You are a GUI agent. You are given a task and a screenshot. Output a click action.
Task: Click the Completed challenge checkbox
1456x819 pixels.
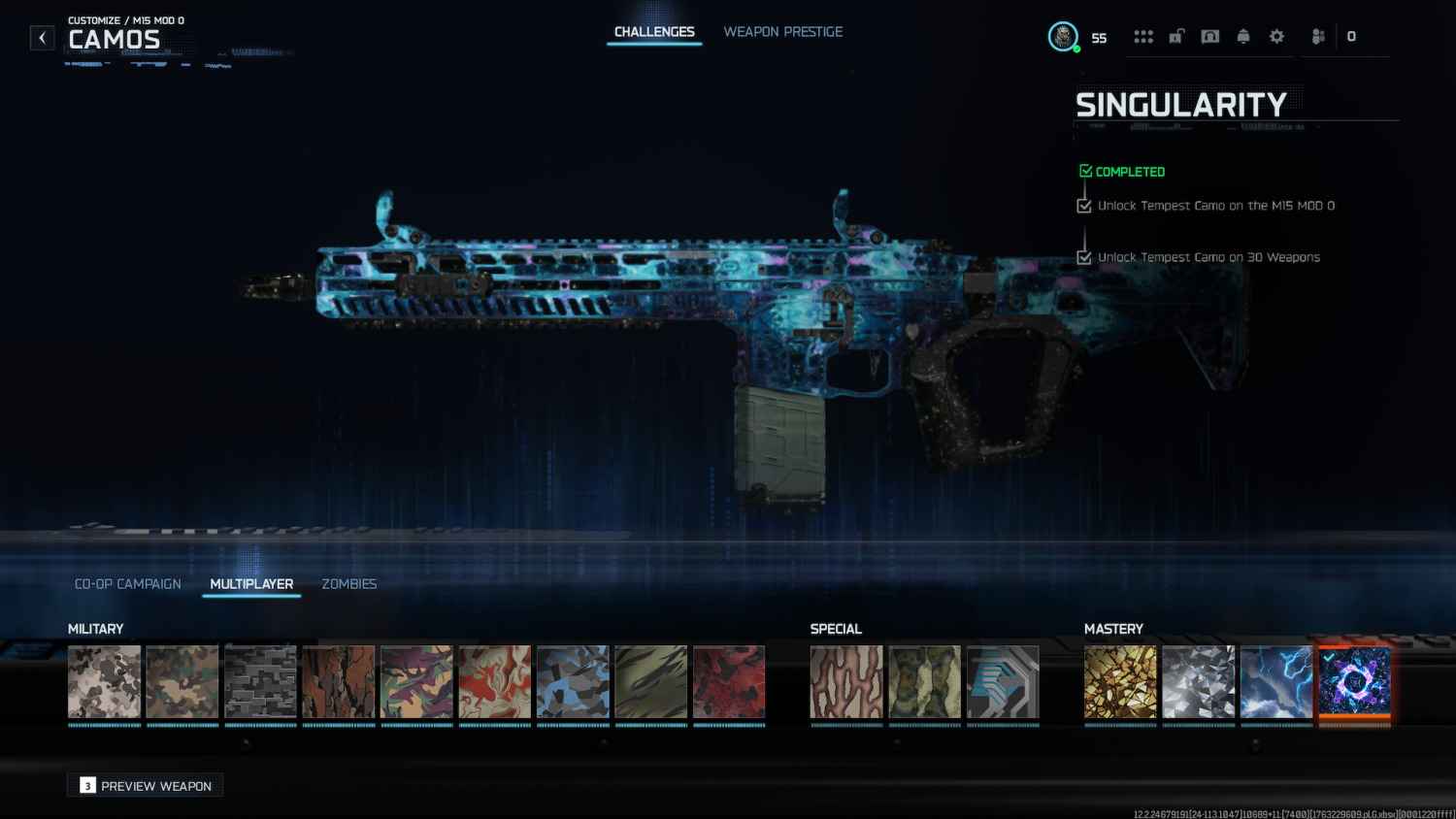[1085, 170]
